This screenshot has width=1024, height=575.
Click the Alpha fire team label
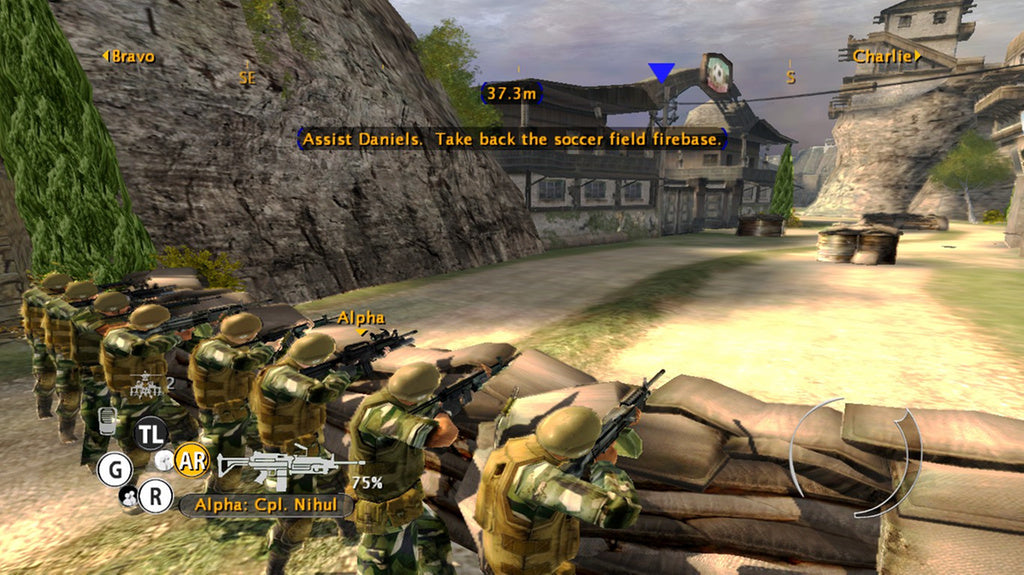click(x=360, y=318)
